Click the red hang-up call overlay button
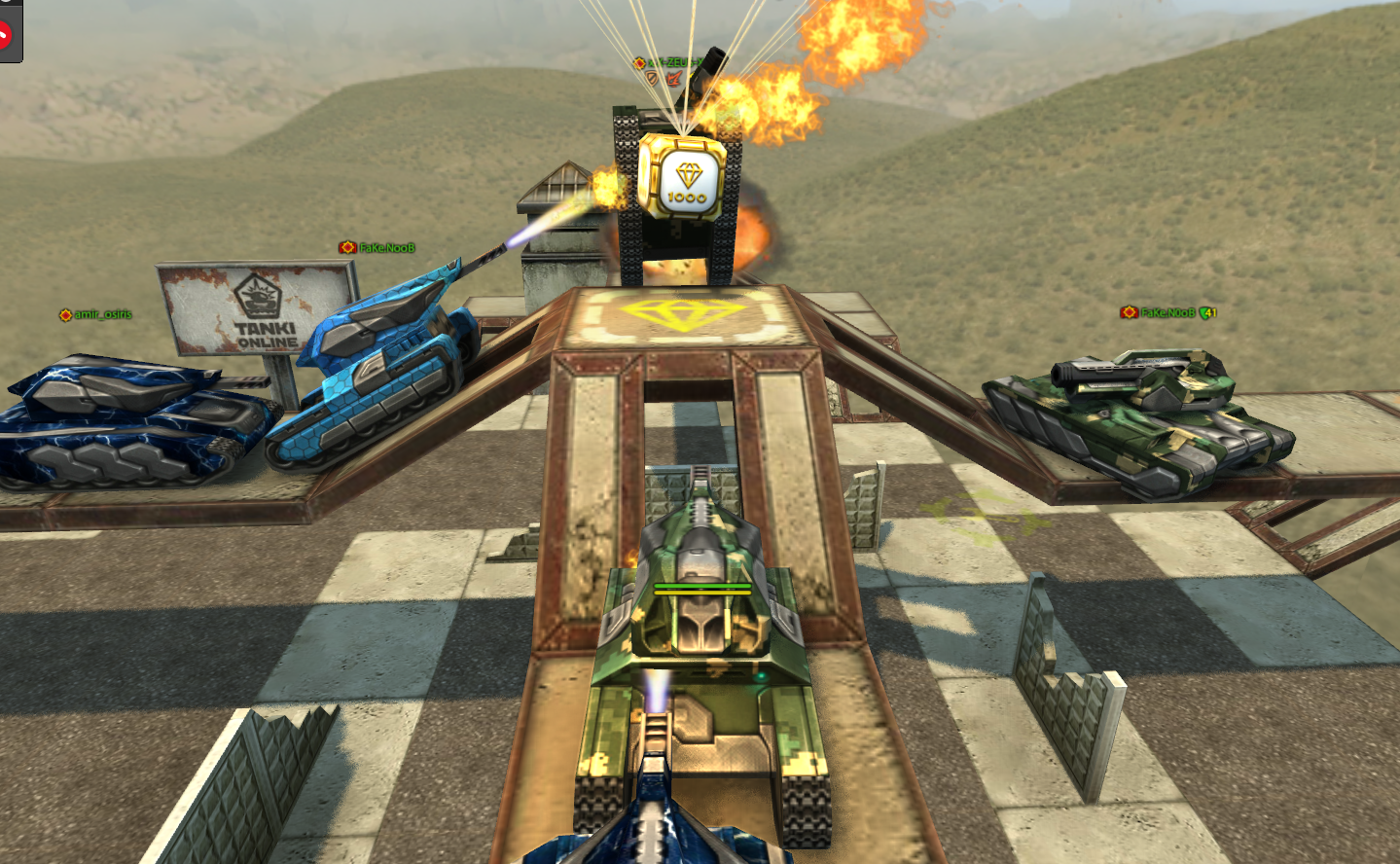1400x864 pixels. pyautogui.click(x=3, y=35)
